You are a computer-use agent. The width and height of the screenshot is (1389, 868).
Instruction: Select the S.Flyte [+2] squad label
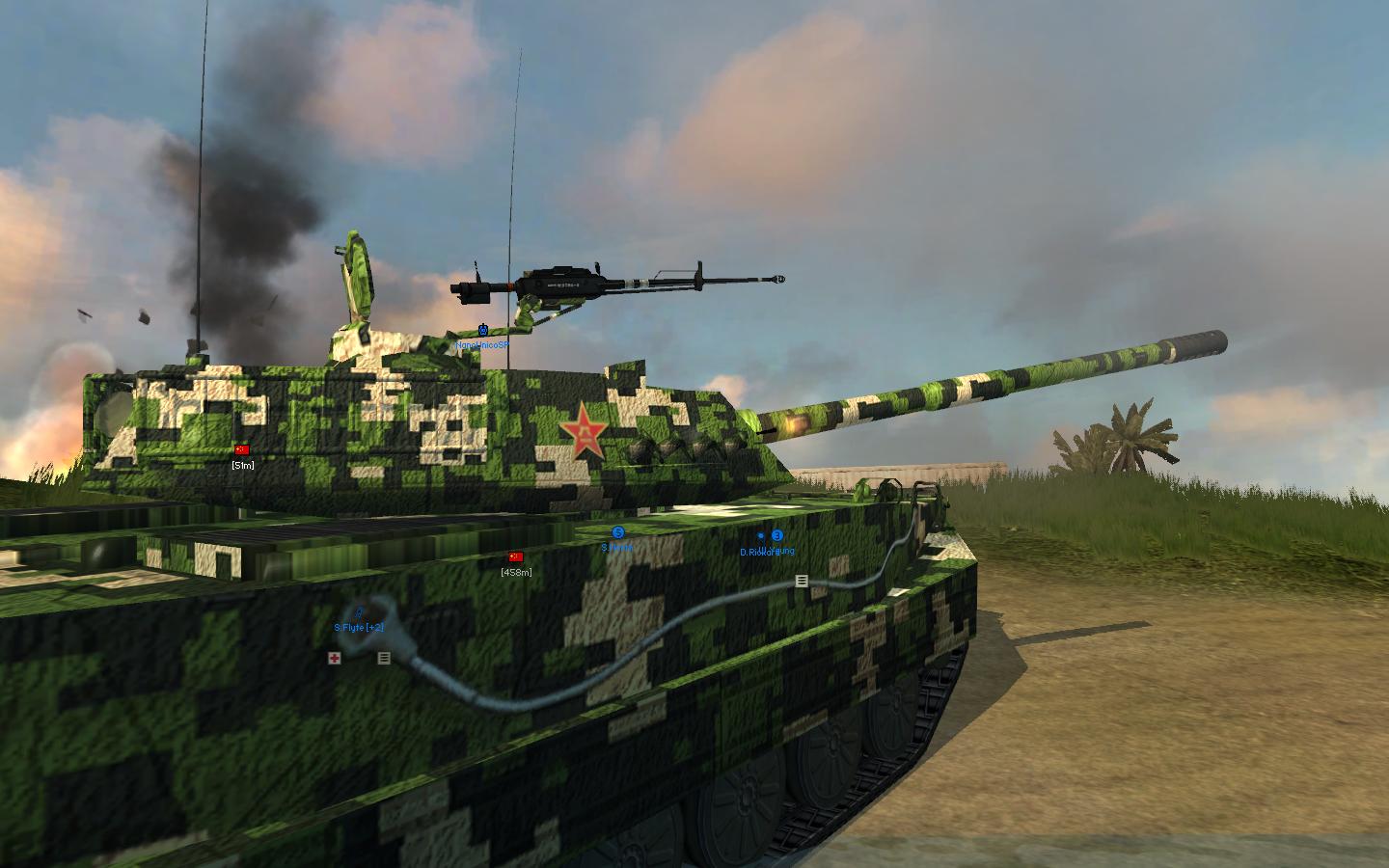coord(359,627)
